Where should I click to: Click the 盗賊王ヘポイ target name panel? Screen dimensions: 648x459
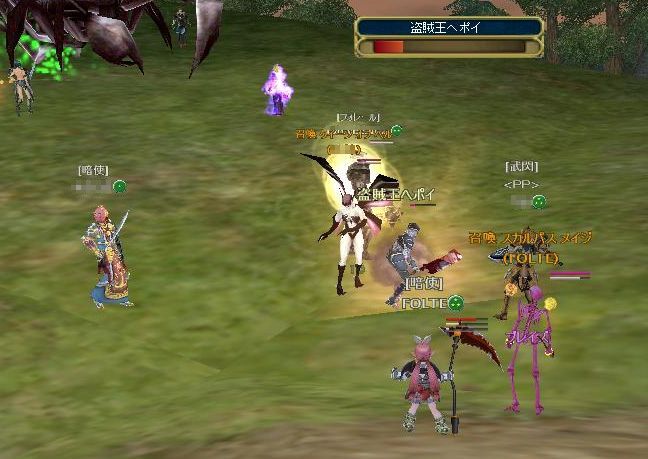click(449, 28)
